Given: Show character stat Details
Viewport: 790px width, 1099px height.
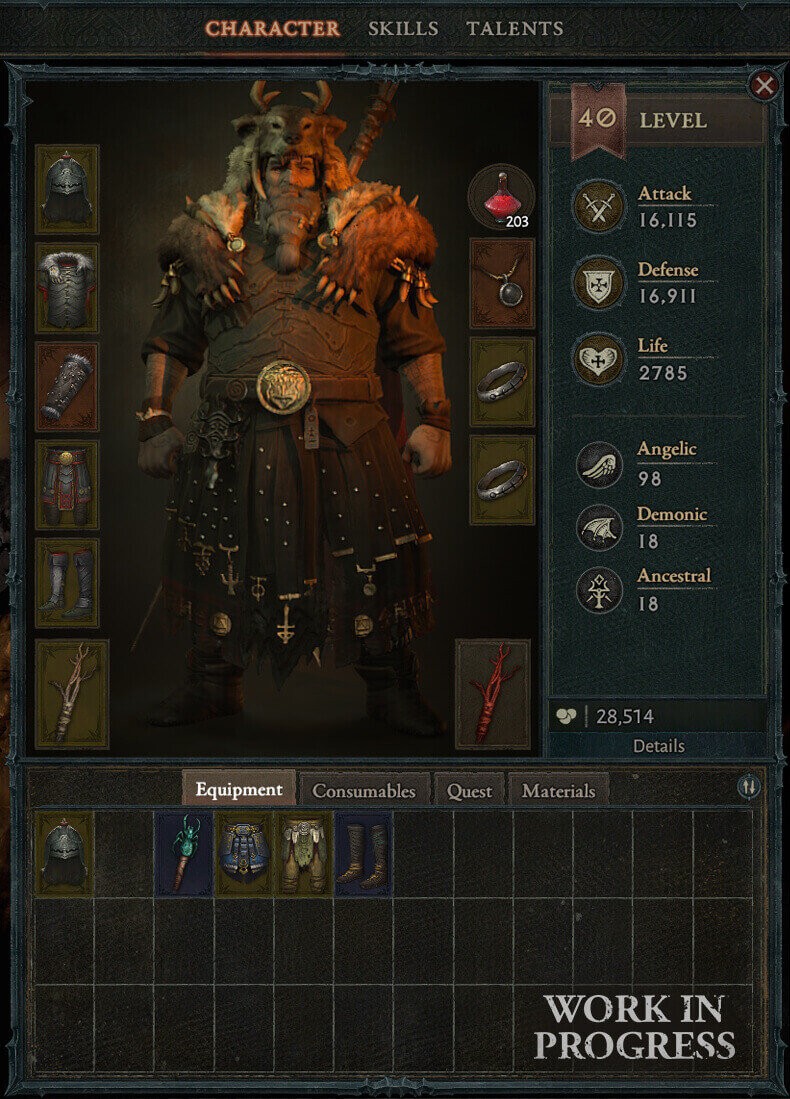Looking at the screenshot, I should pos(658,746).
